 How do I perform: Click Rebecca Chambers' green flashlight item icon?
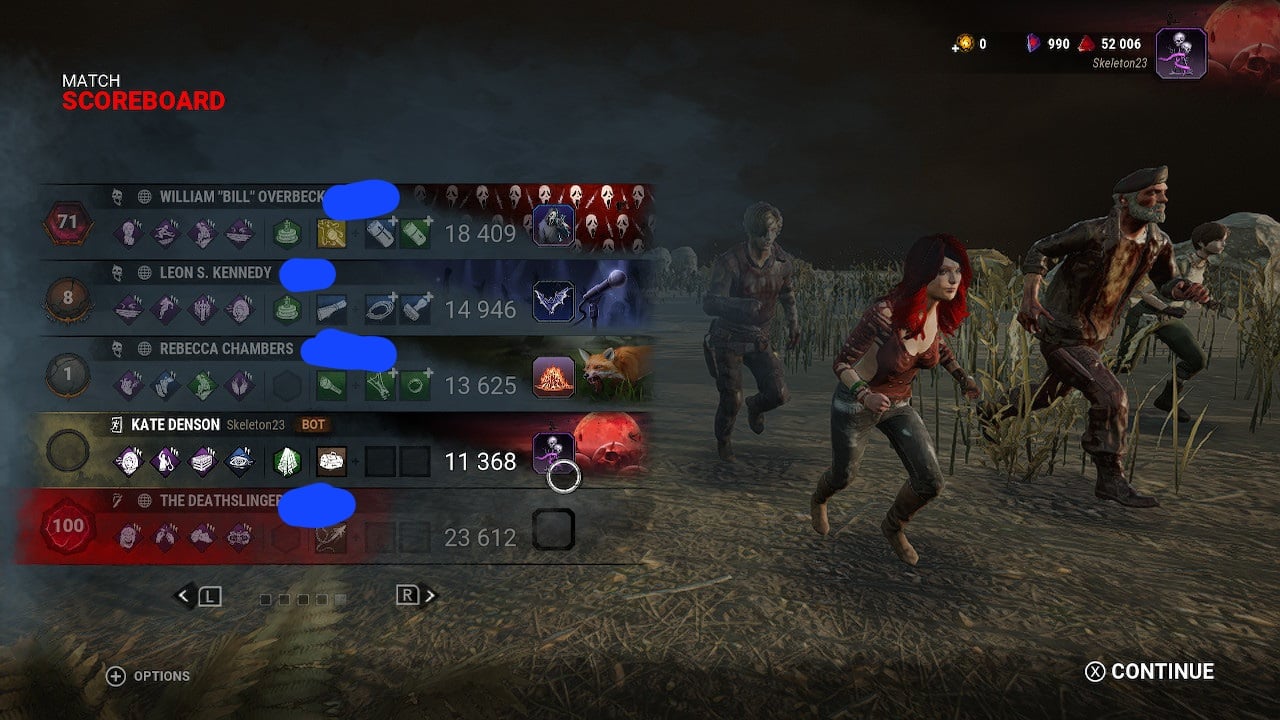coord(330,383)
